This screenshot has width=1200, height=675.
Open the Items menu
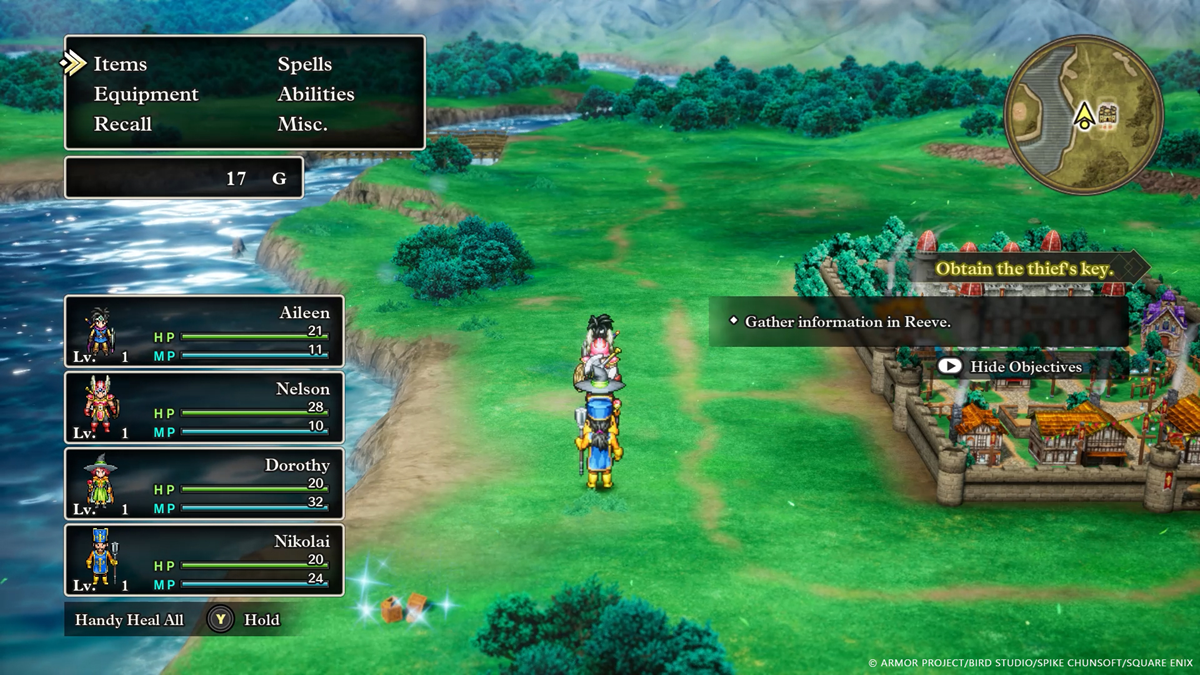[120, 64]
